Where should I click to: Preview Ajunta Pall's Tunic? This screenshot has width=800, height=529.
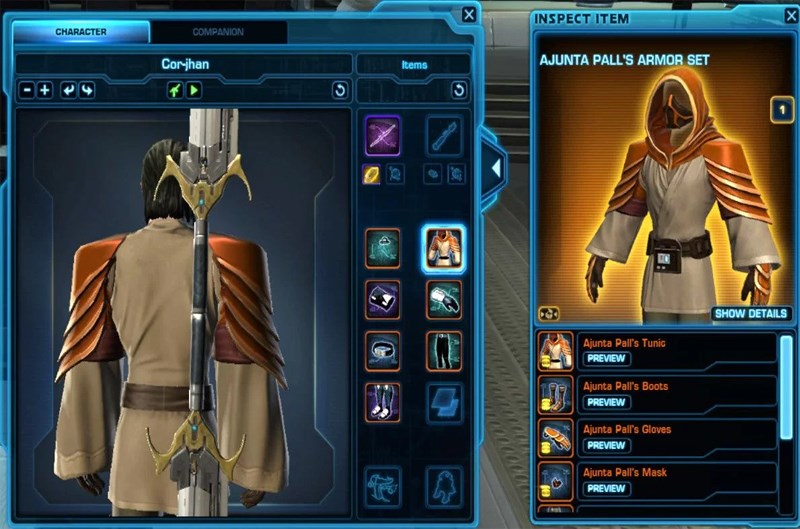(x=607, y=359)
